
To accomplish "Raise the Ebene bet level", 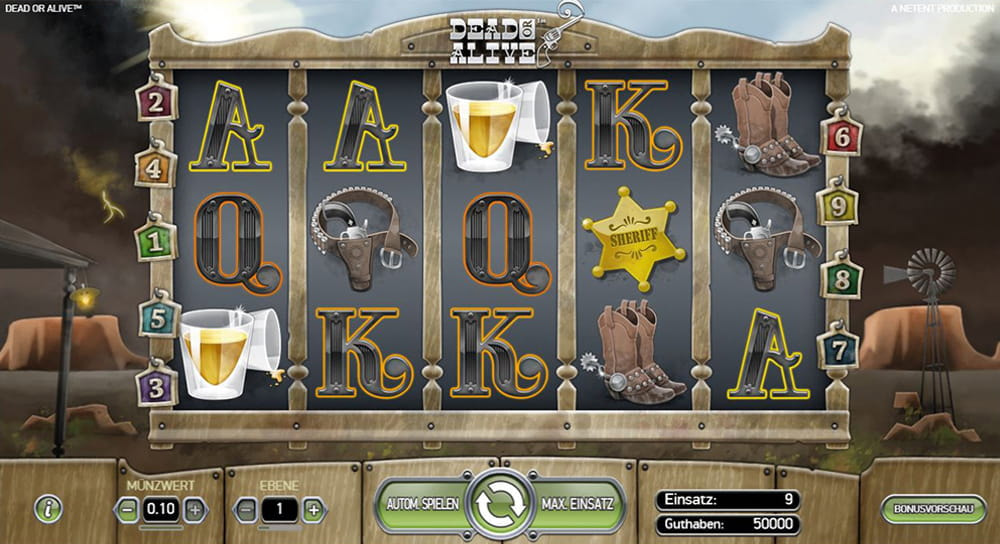I will click(x=313, y=509).
